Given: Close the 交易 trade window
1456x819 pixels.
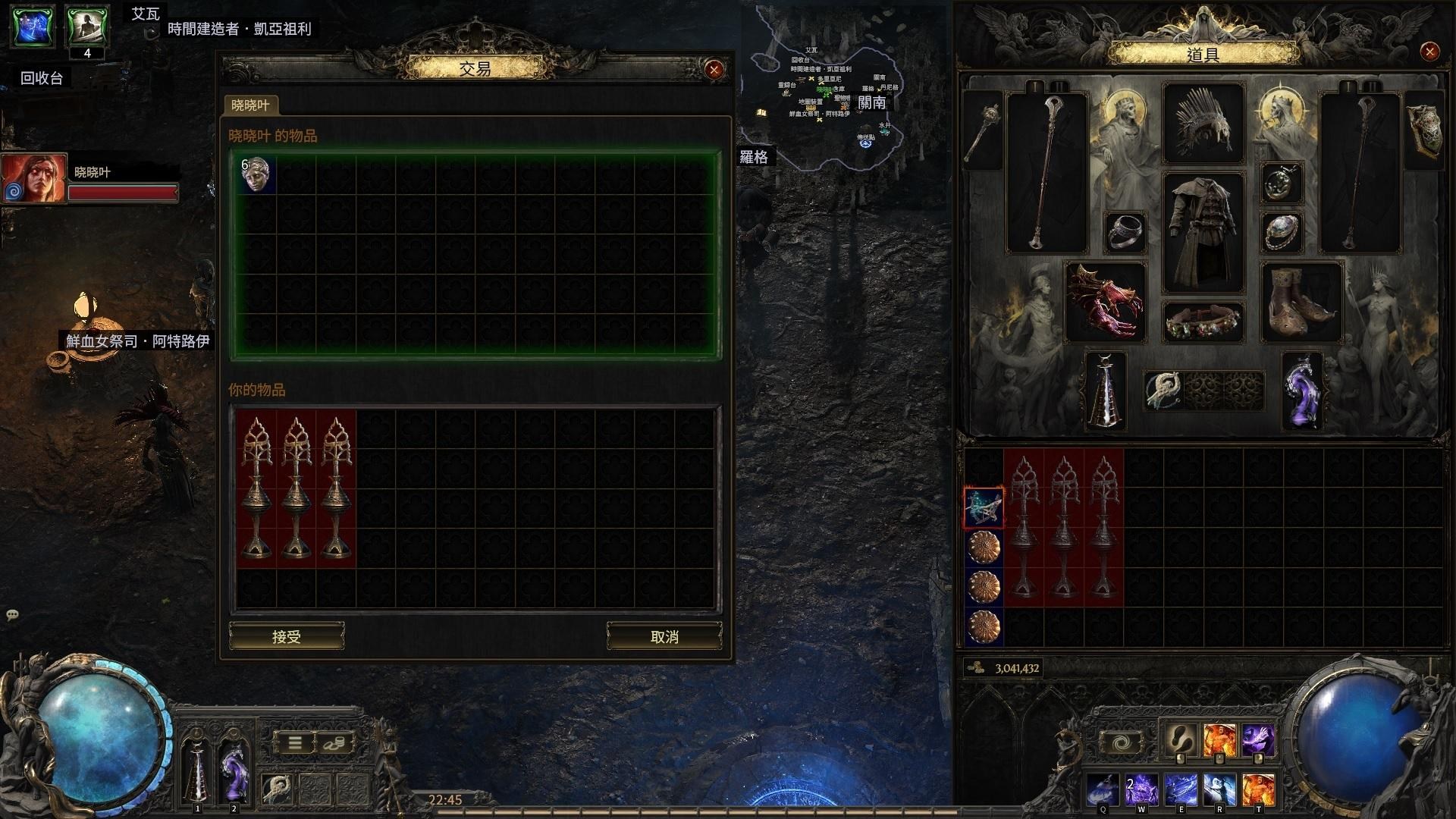Looking at the screenshot, I should click(714, 70).
